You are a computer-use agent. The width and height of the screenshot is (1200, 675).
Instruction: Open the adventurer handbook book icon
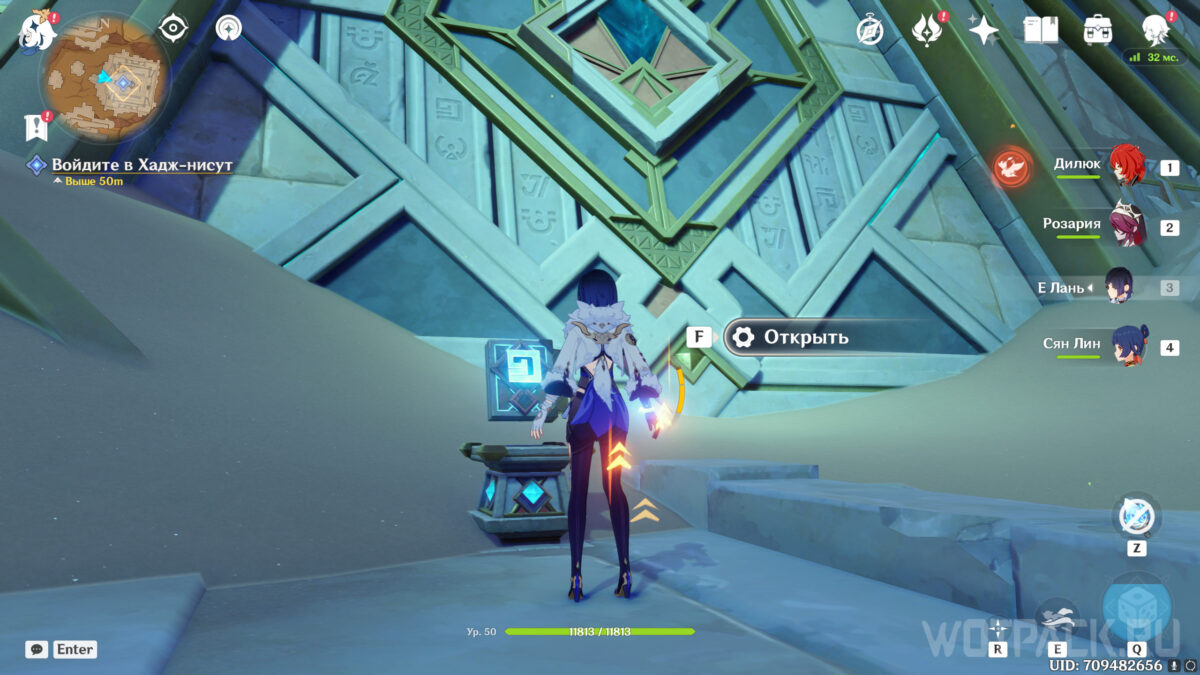(x=1041, y=30)
